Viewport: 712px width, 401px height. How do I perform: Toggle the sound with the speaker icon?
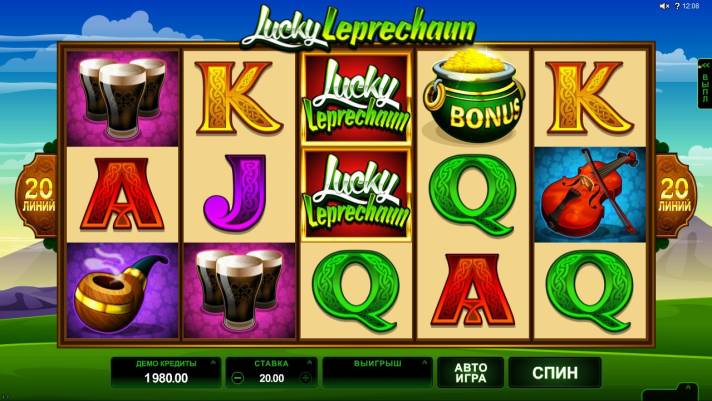[663, 6]
